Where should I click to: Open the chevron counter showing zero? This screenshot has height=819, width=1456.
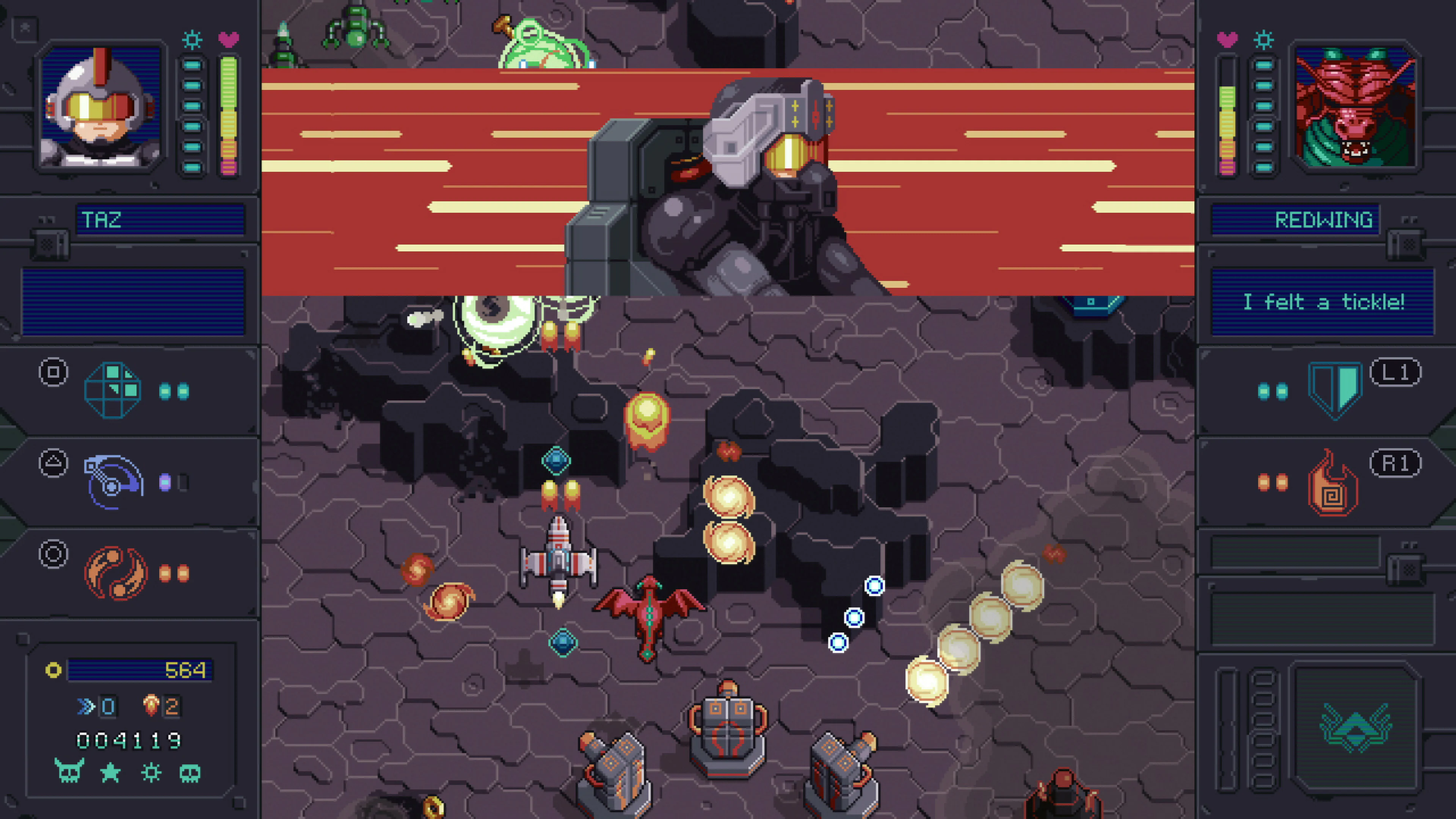[x=96, y=705]
